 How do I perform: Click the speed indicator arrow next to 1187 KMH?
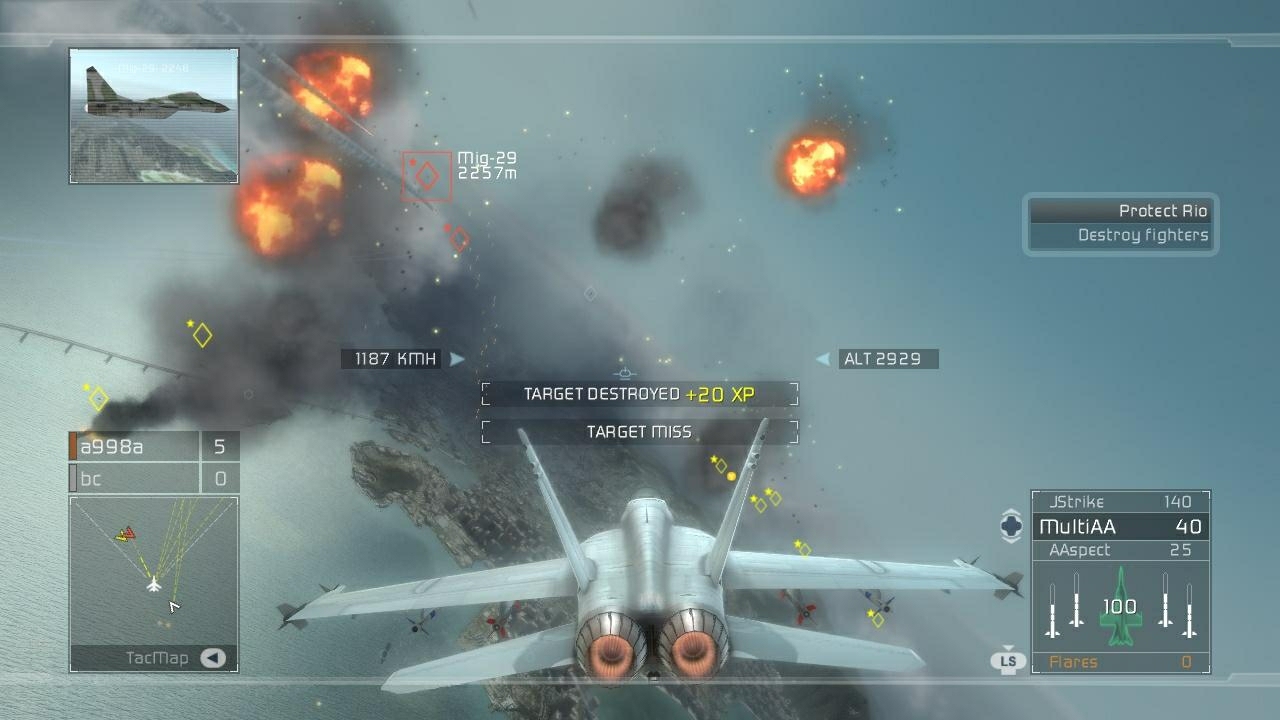[458, 358]
